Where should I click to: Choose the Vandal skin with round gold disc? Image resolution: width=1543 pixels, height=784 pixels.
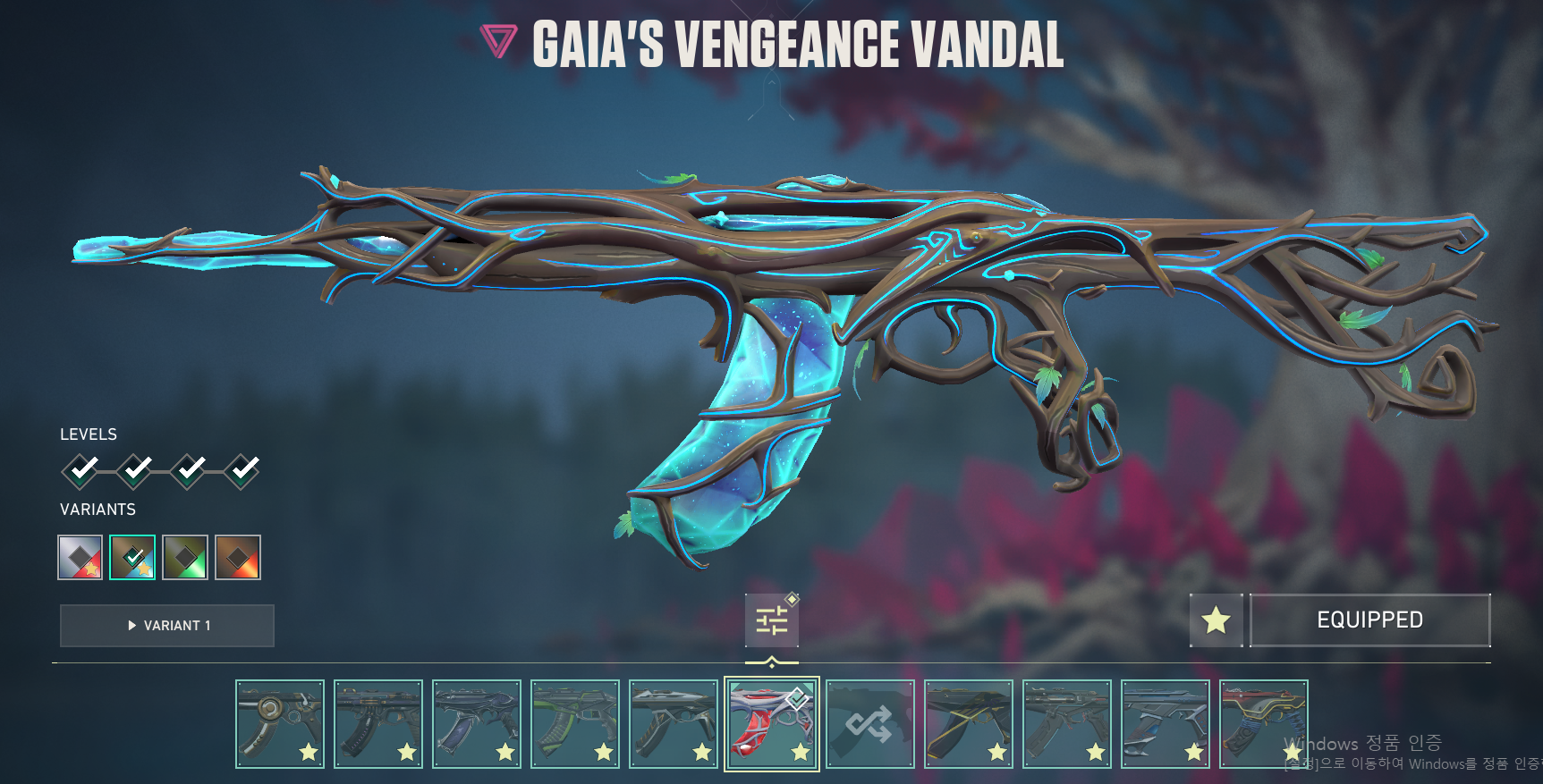click(x=279, y=723)
